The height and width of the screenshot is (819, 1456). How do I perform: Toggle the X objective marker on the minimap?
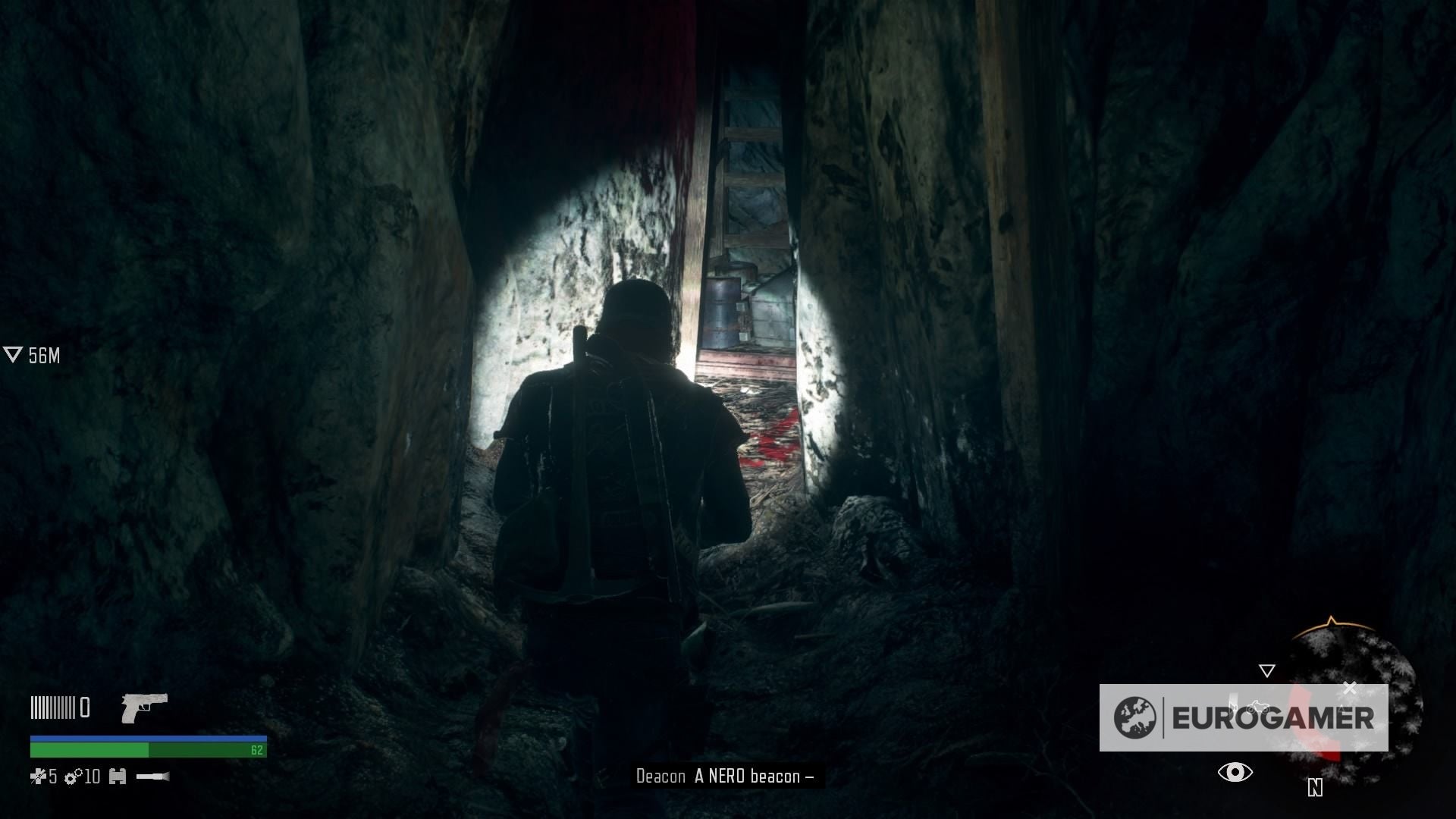(x=1351, y=686)
